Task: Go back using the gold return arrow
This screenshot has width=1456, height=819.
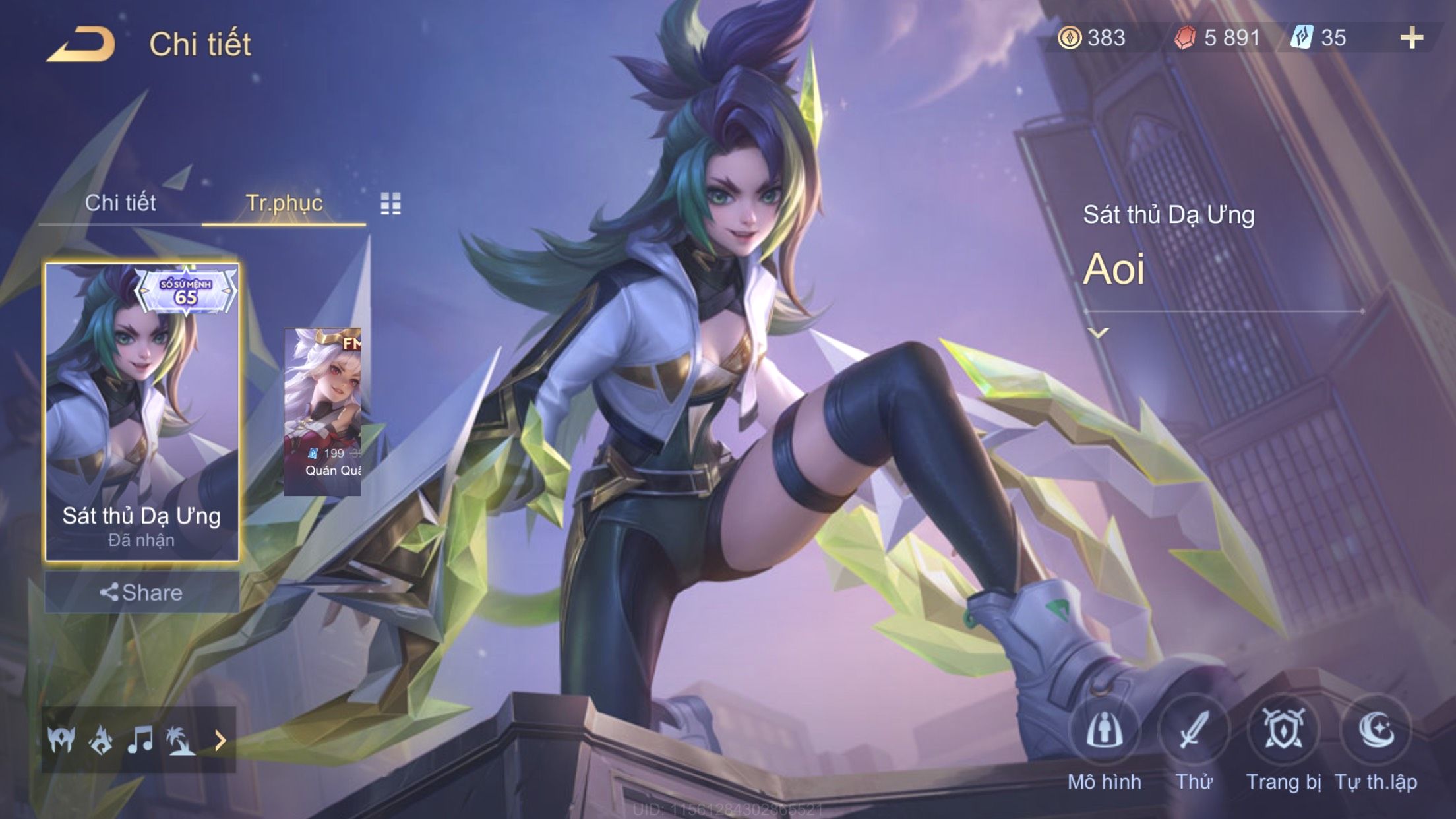Action: point(80,45)
